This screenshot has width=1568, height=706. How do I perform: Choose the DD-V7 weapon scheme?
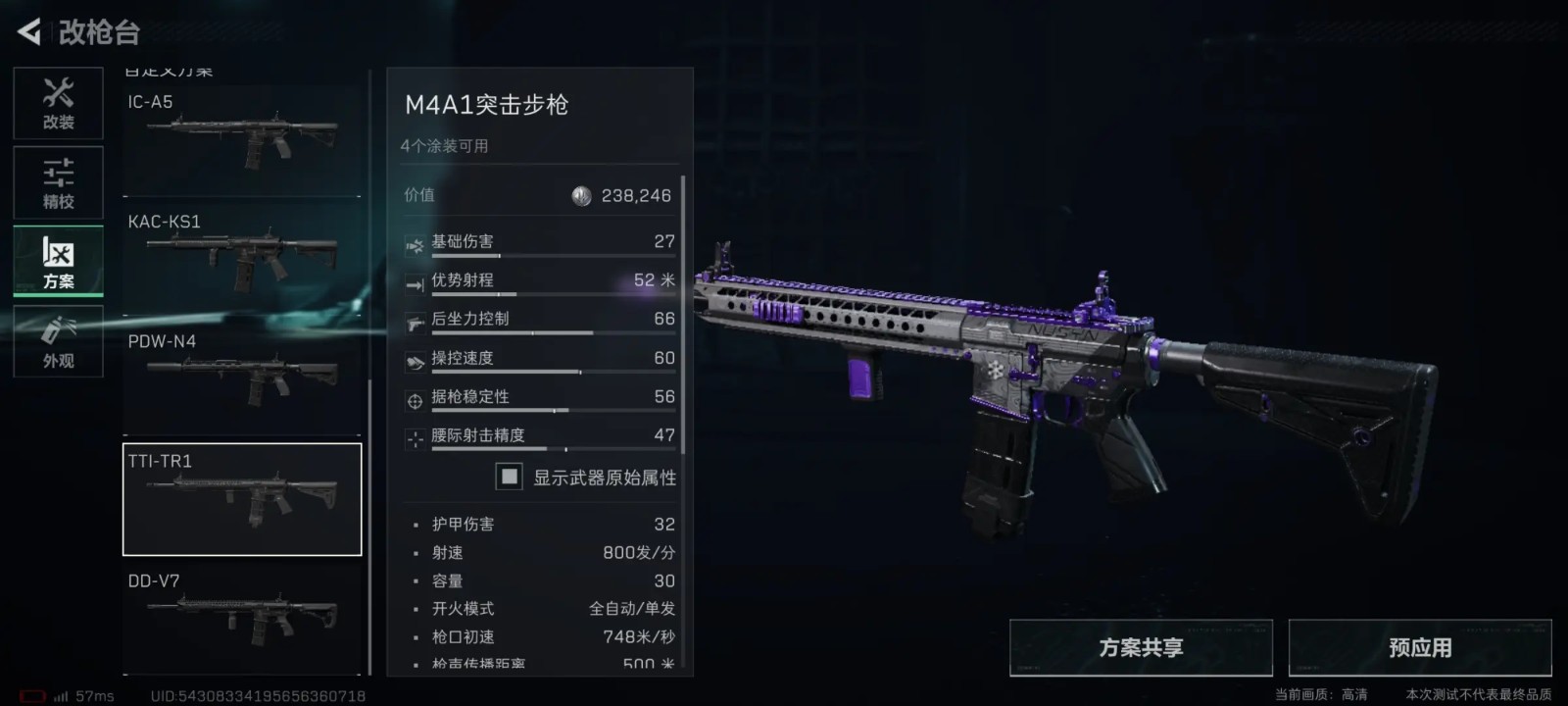pyautogui.click(x=242, y=618)
